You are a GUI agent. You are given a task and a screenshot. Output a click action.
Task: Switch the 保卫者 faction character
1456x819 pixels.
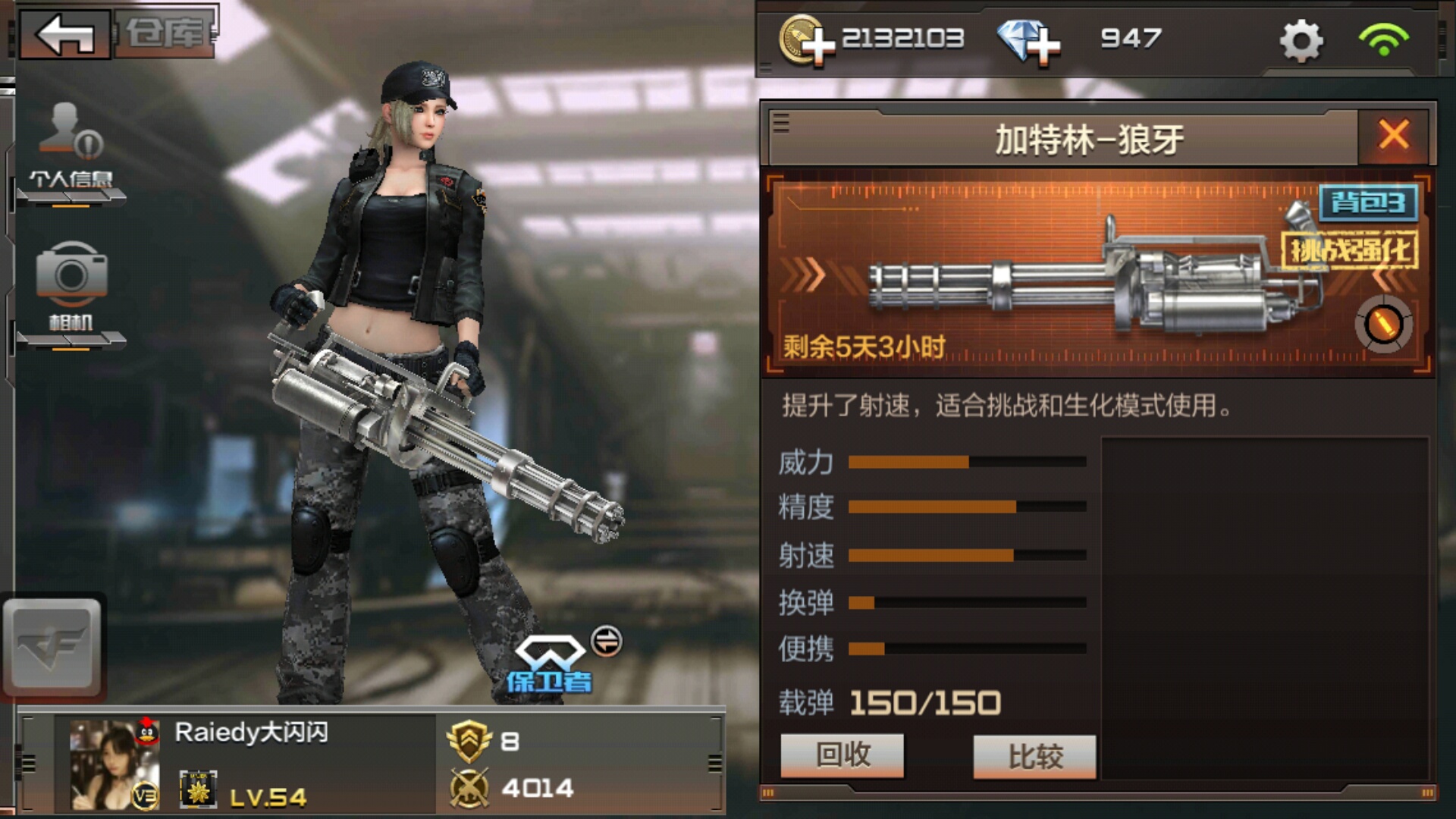point(606,642)
